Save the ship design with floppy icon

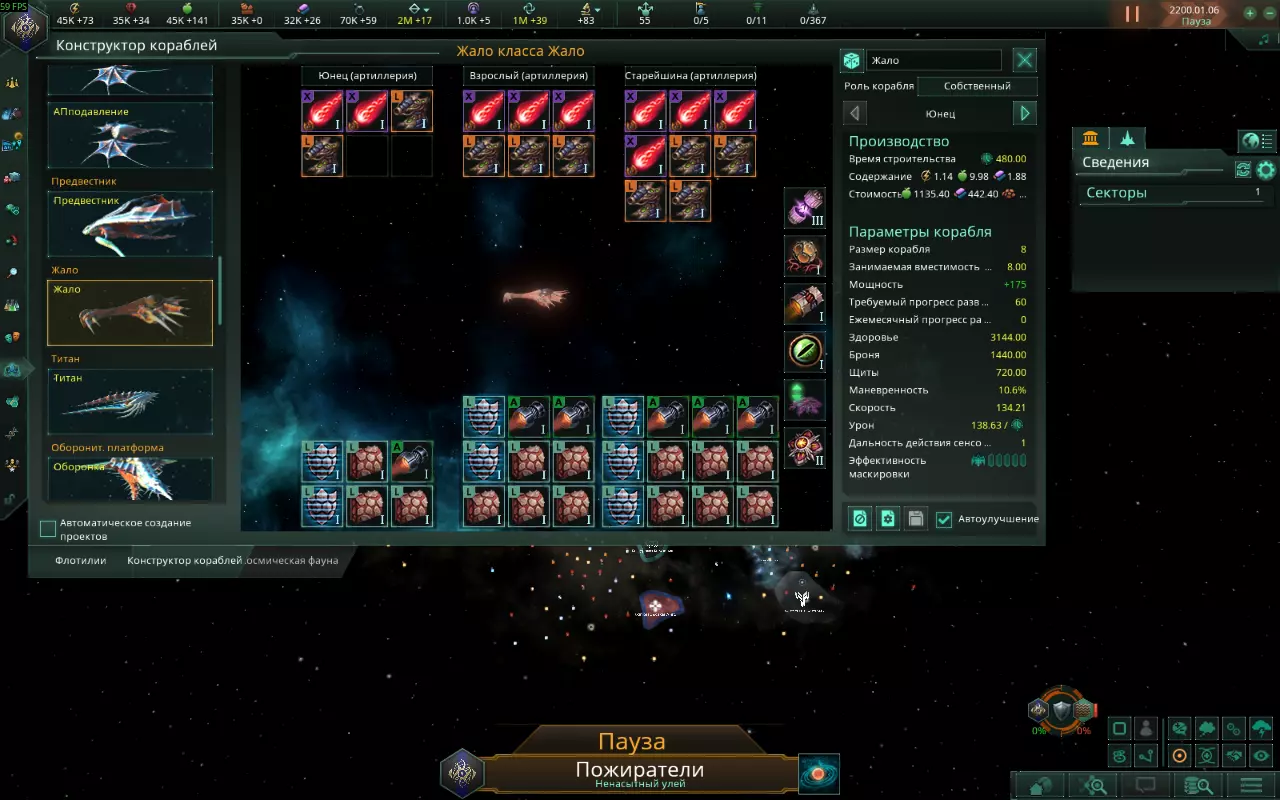click(x=914, y=519)
